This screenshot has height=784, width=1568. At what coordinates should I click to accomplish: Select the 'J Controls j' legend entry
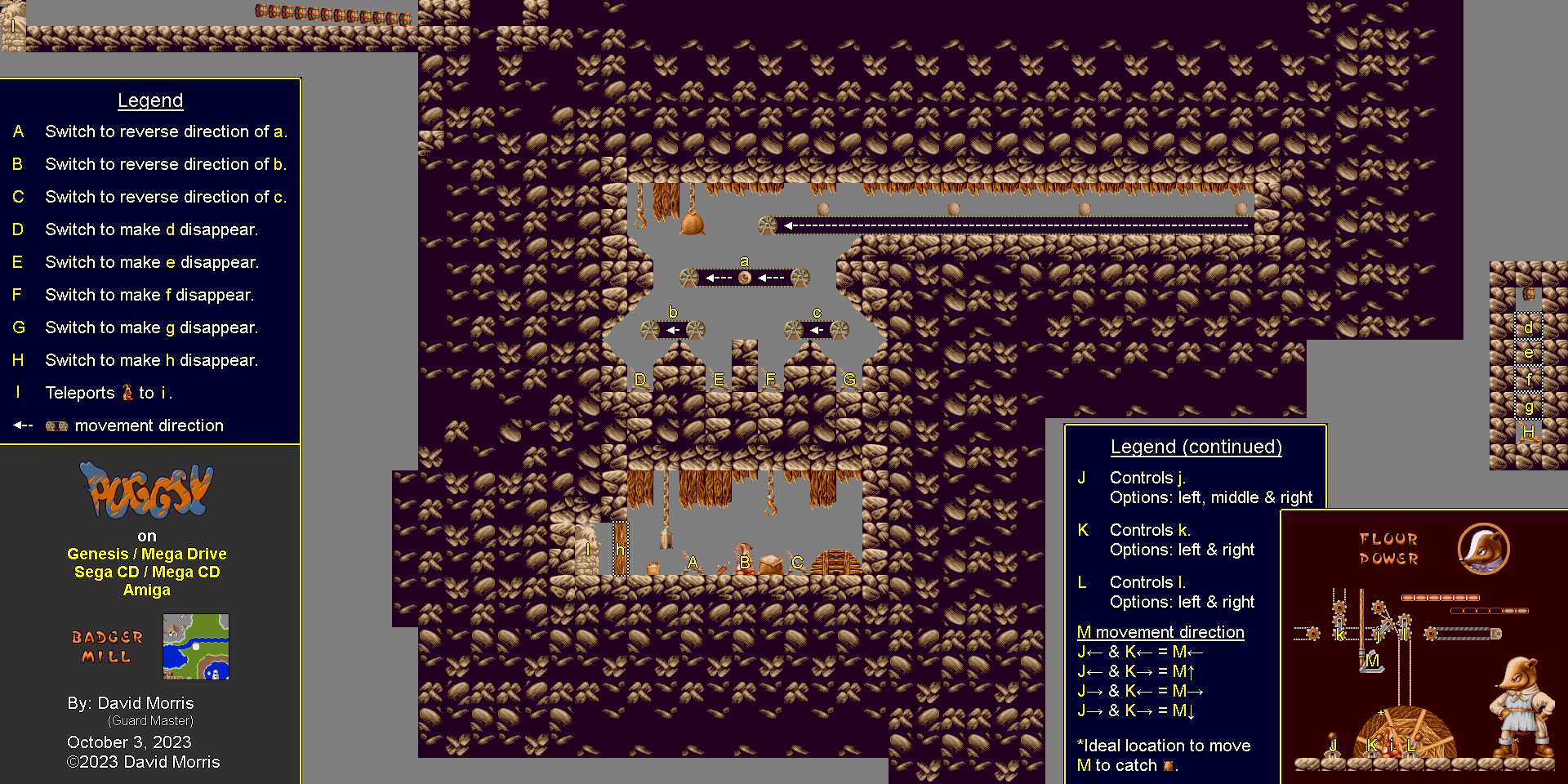(x=1147, y=478)
